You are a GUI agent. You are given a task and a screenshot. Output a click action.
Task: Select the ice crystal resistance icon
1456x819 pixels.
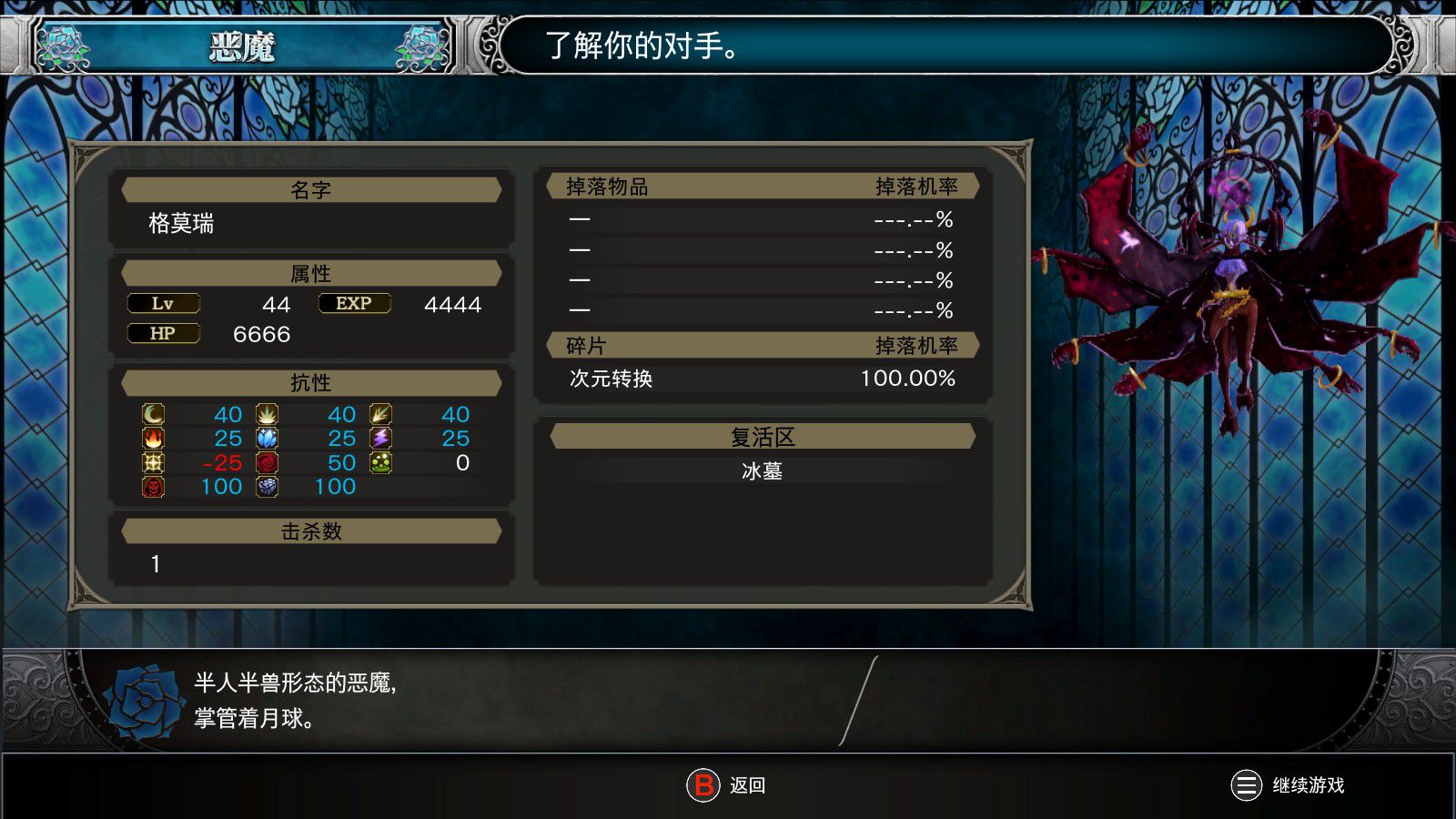pos(267,438)
